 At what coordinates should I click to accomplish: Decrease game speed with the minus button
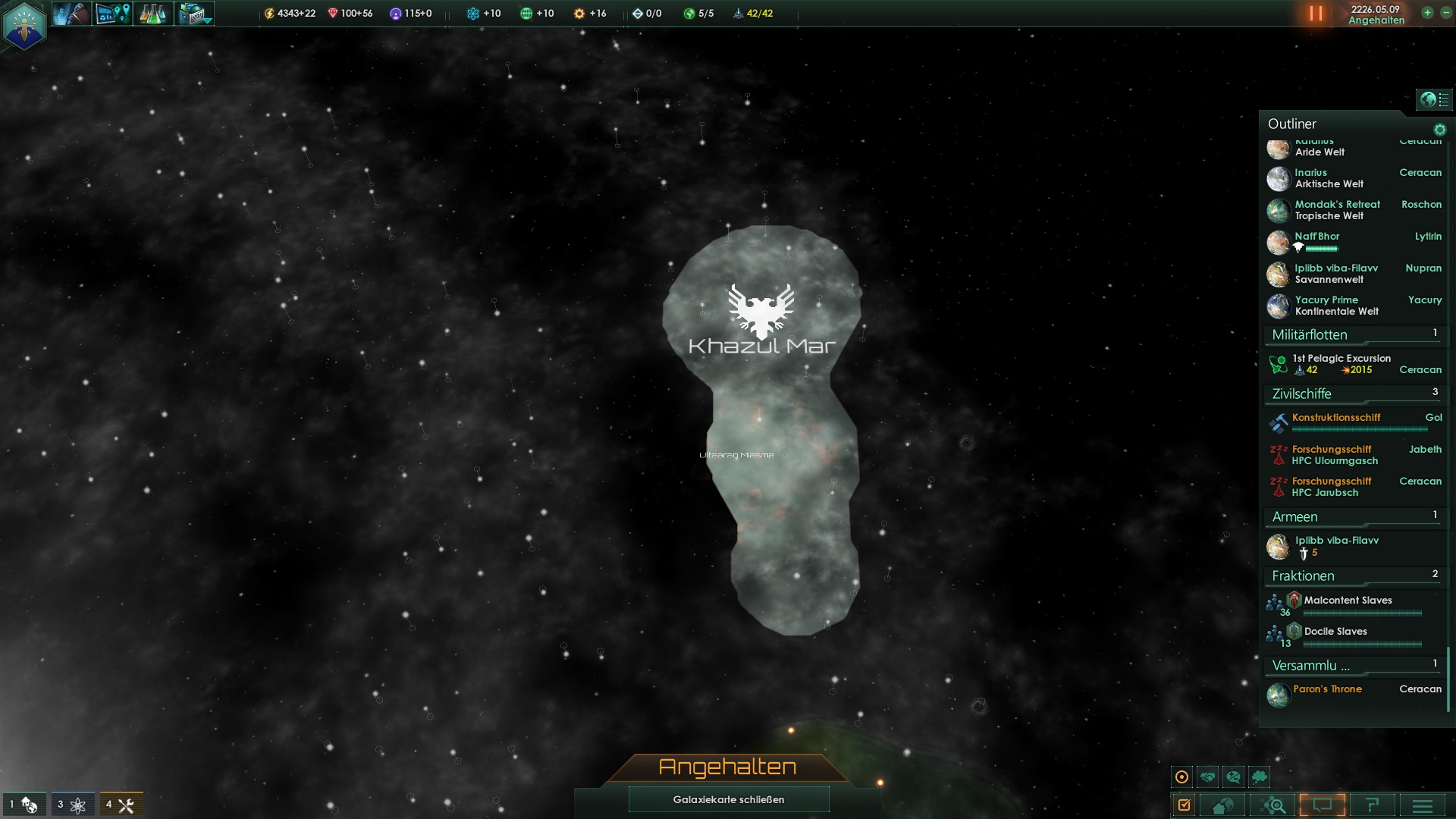[x=1445, y=13]
